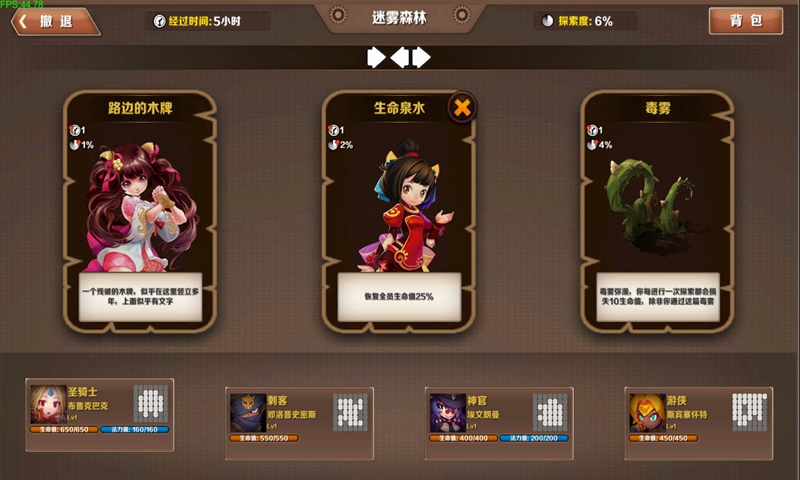This screenshot has width=800, height=480.
Task: Open the 背包 backpack
Action: pyautogui.click(x=746, y=21)
